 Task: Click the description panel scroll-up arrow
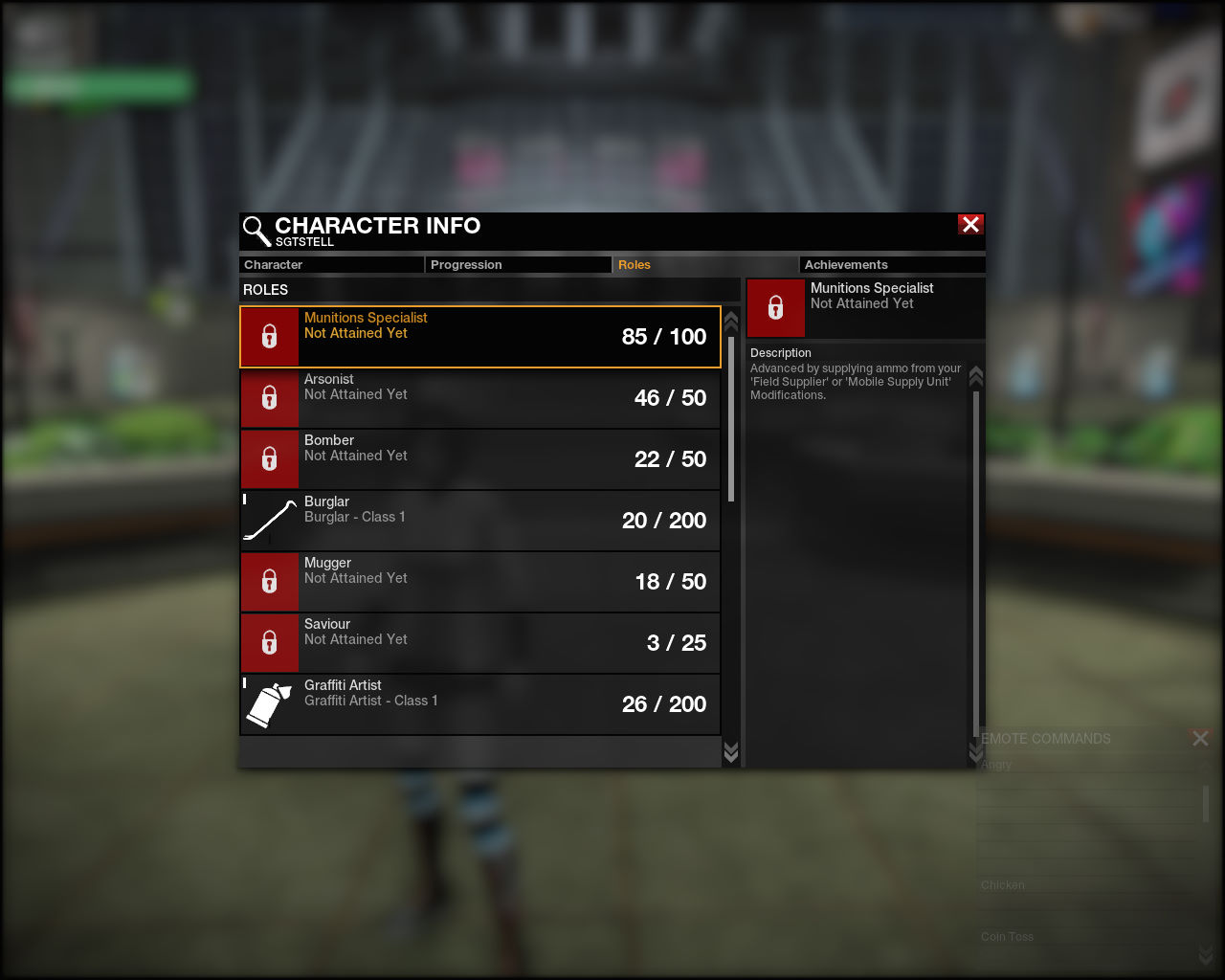976,376
